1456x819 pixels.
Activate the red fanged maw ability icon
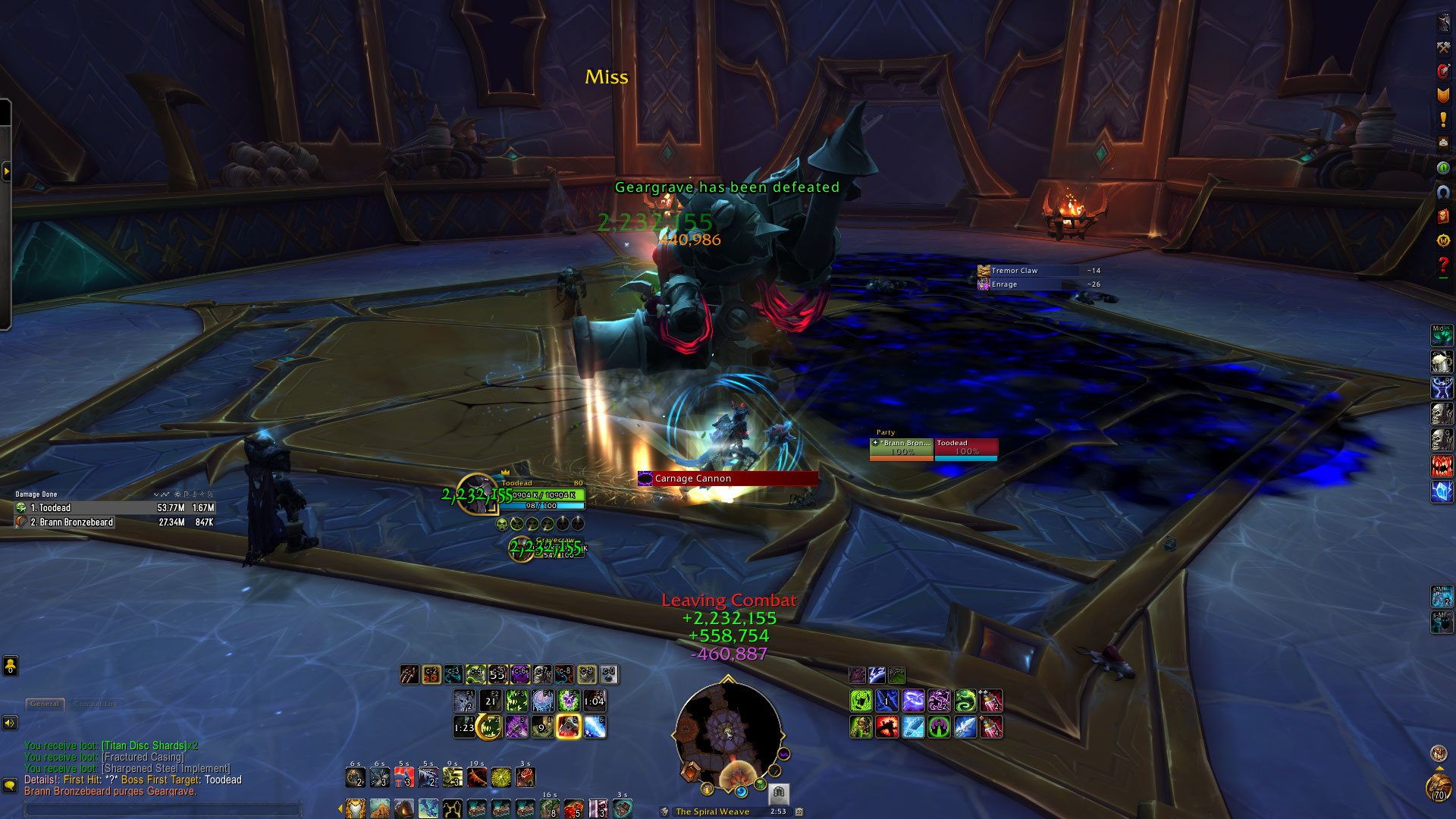(1442, 466)
